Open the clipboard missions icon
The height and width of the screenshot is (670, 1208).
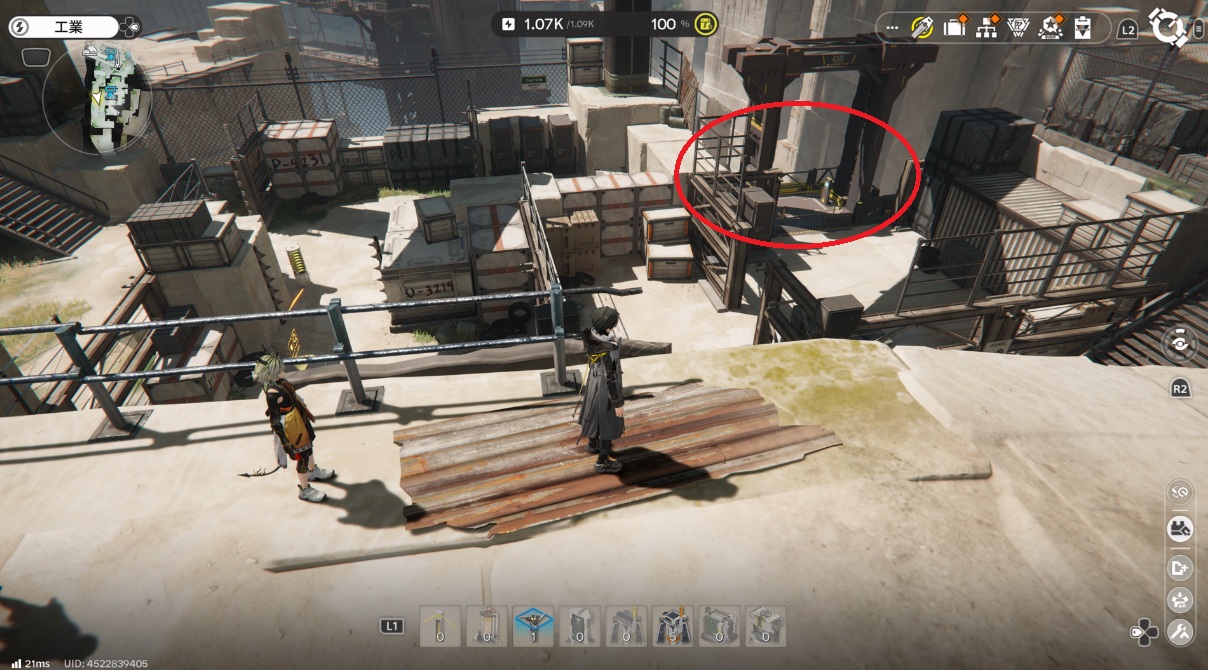[1082, 28]
